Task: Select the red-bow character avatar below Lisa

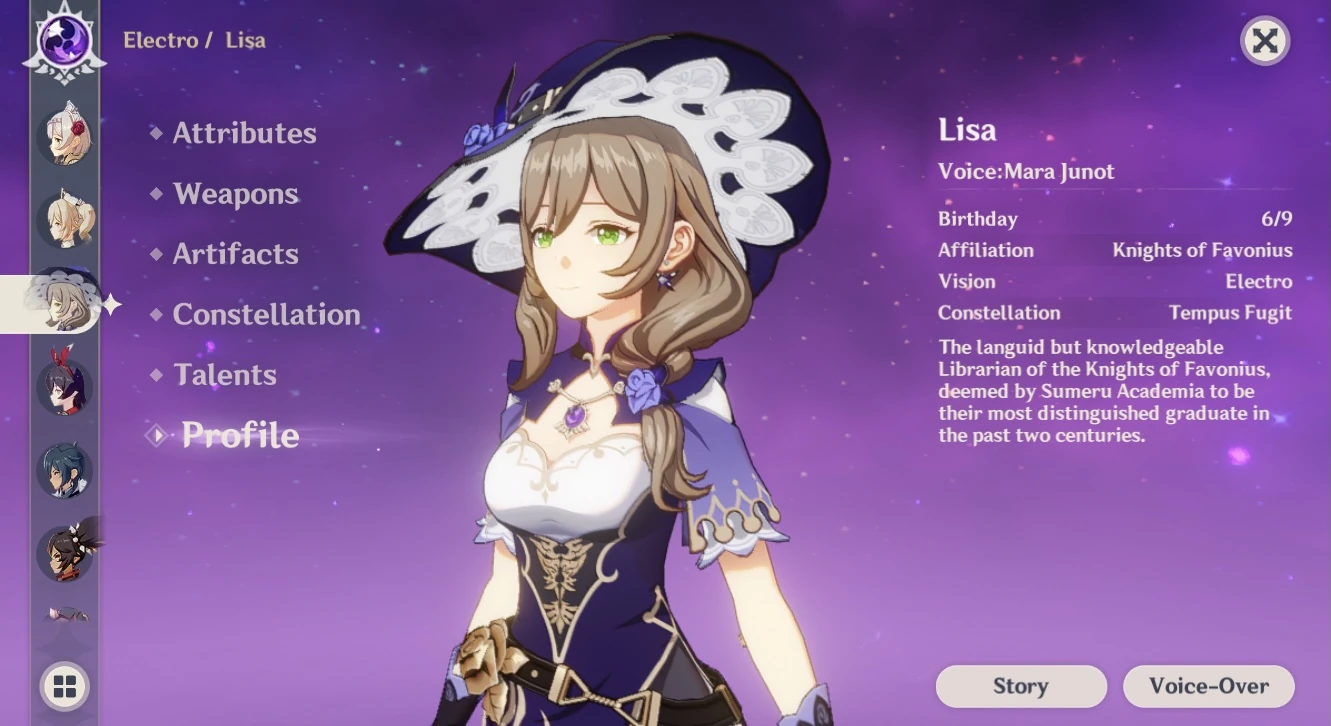Action: click(64, 386)
